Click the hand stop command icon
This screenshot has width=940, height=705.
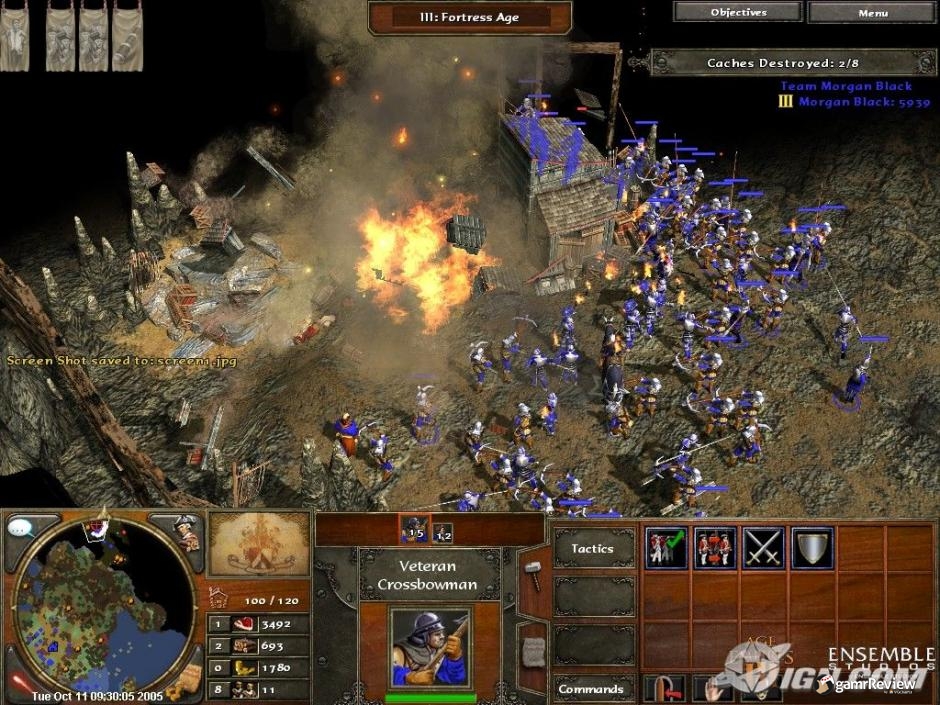click(x=715, y=688)
